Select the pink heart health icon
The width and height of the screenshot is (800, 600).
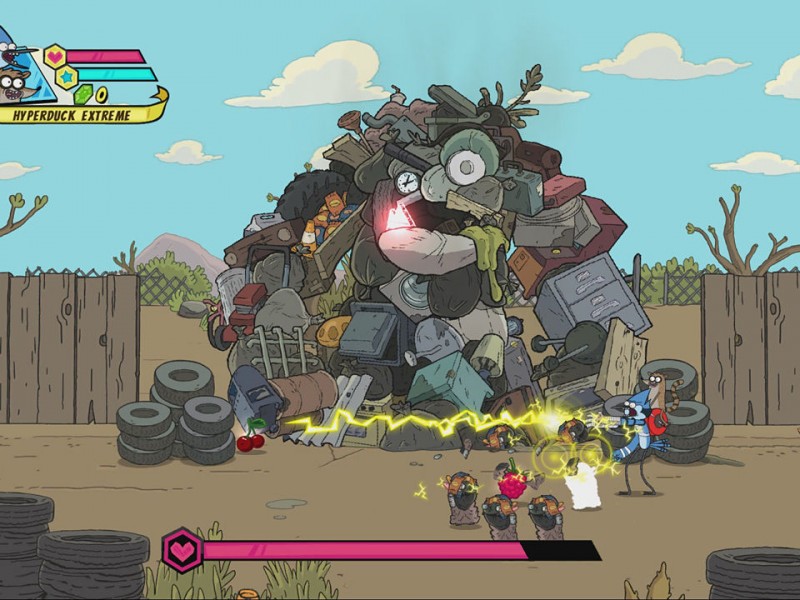point(55,56)
